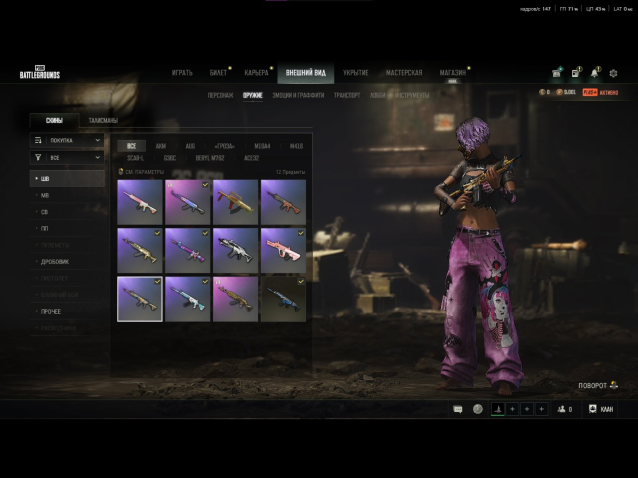The height and width of the screenshot is (478, 638).
Task: Open the ВСЕ filter dropdown
Action: (x=67, y=157)
